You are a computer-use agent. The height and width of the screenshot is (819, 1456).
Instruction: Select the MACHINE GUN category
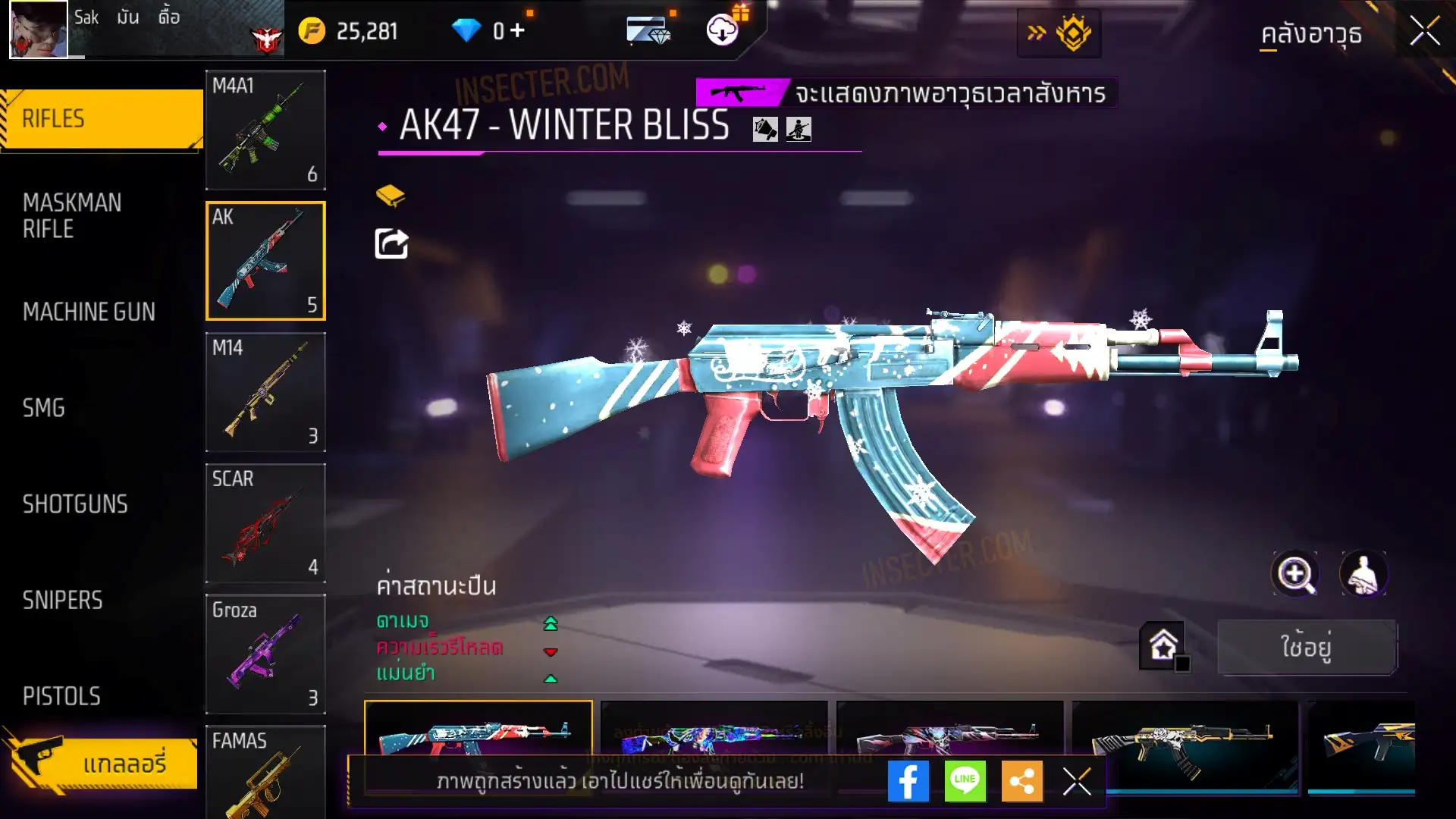(89, 312)
